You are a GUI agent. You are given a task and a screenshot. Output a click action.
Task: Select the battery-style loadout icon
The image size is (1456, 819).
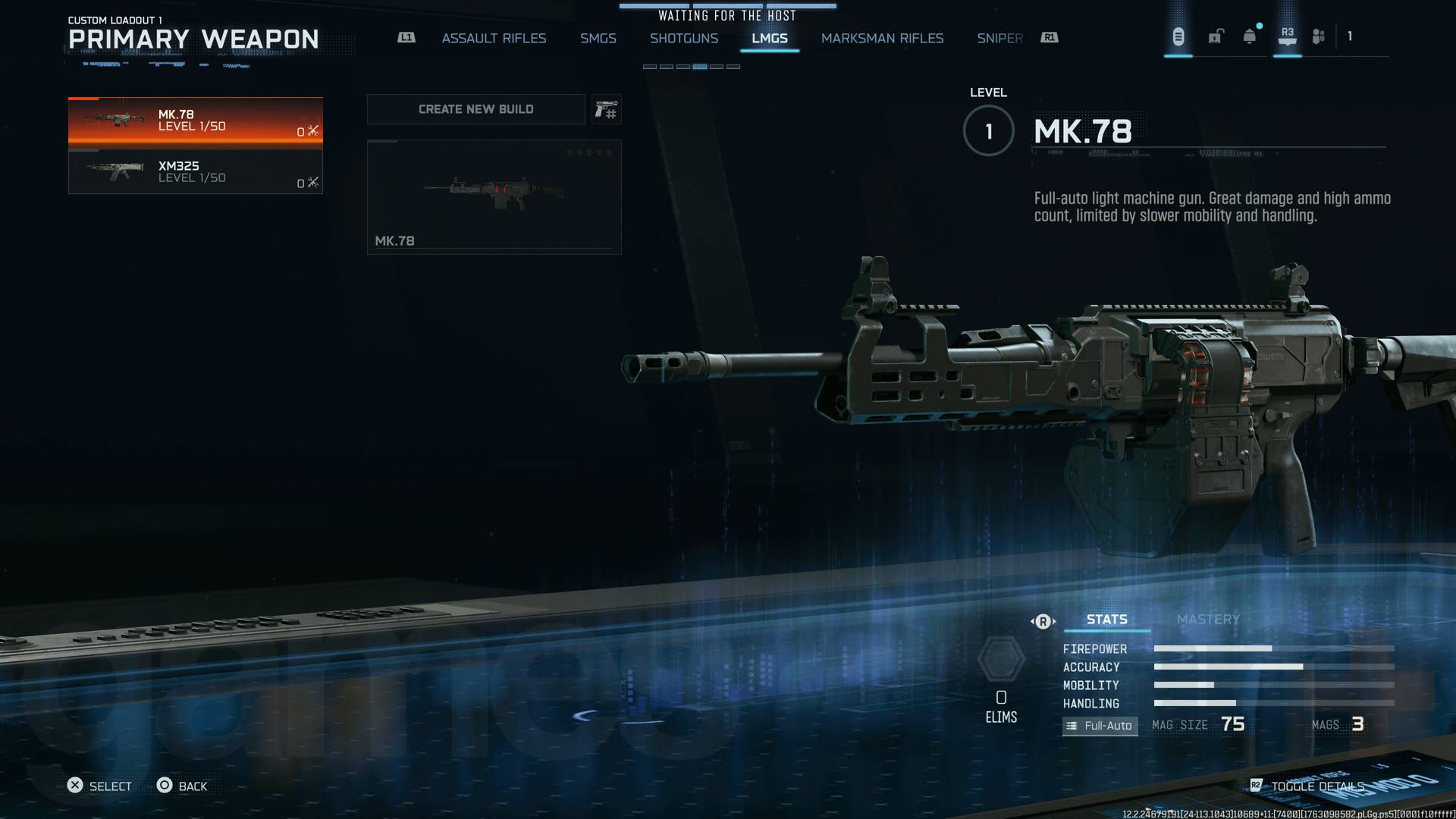click(x=1178, y=36)
